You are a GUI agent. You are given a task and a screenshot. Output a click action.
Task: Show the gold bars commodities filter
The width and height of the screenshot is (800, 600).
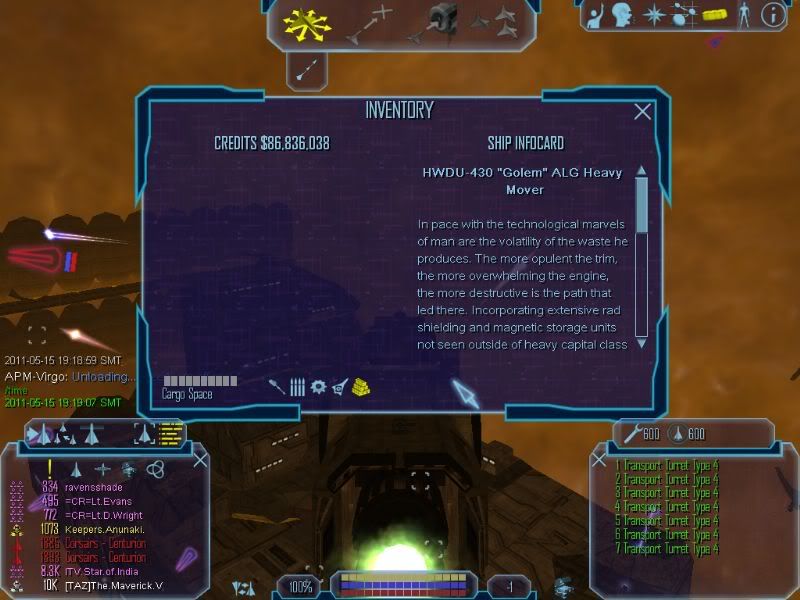[x=361, y=386]
